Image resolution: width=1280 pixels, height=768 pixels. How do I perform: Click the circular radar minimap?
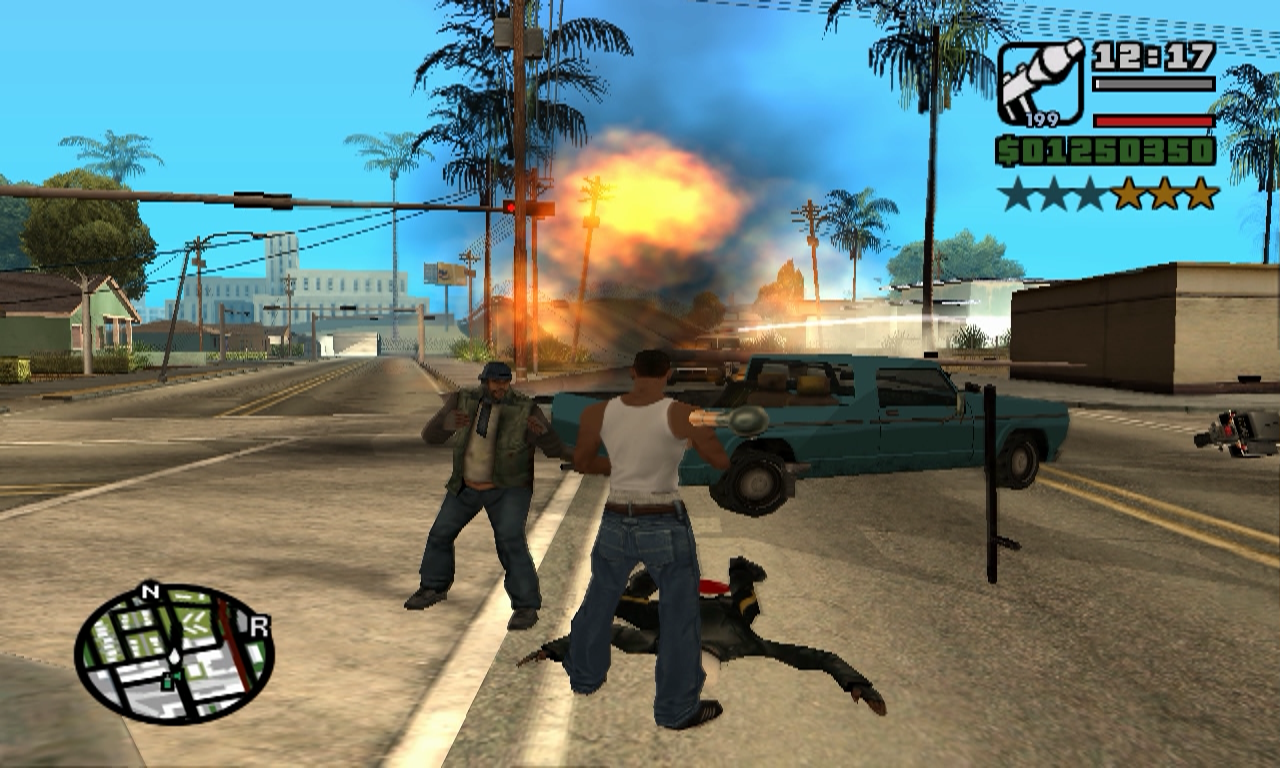coord(174,654)
